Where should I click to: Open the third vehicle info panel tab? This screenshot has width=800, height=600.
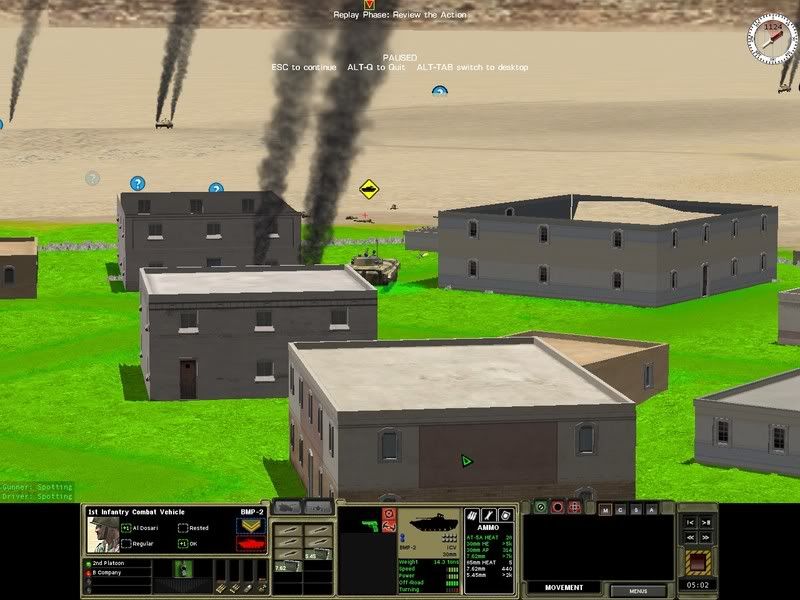pos(506,515)
